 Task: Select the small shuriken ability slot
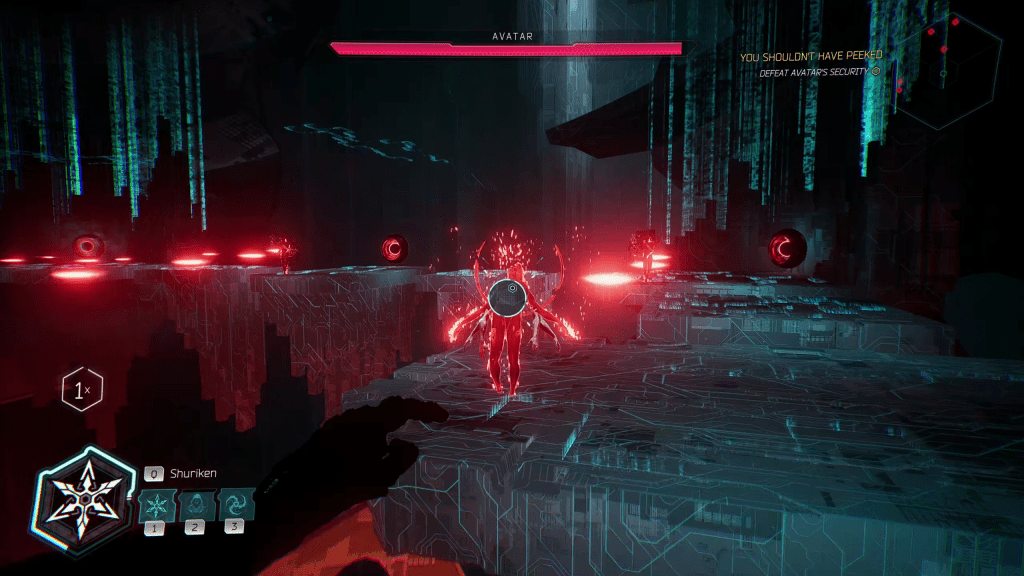point(158,503)
